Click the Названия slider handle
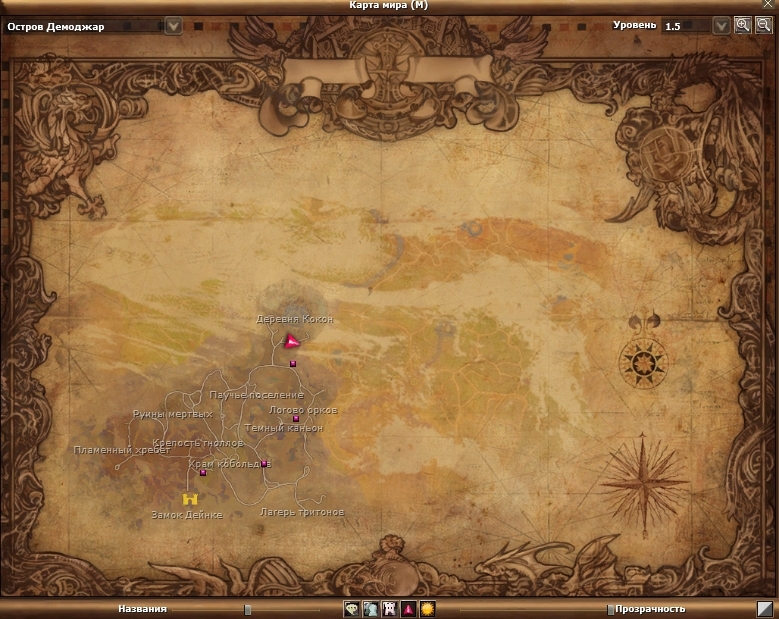The height and width of the screenshot is (619, 779). (x=247, y=609)
